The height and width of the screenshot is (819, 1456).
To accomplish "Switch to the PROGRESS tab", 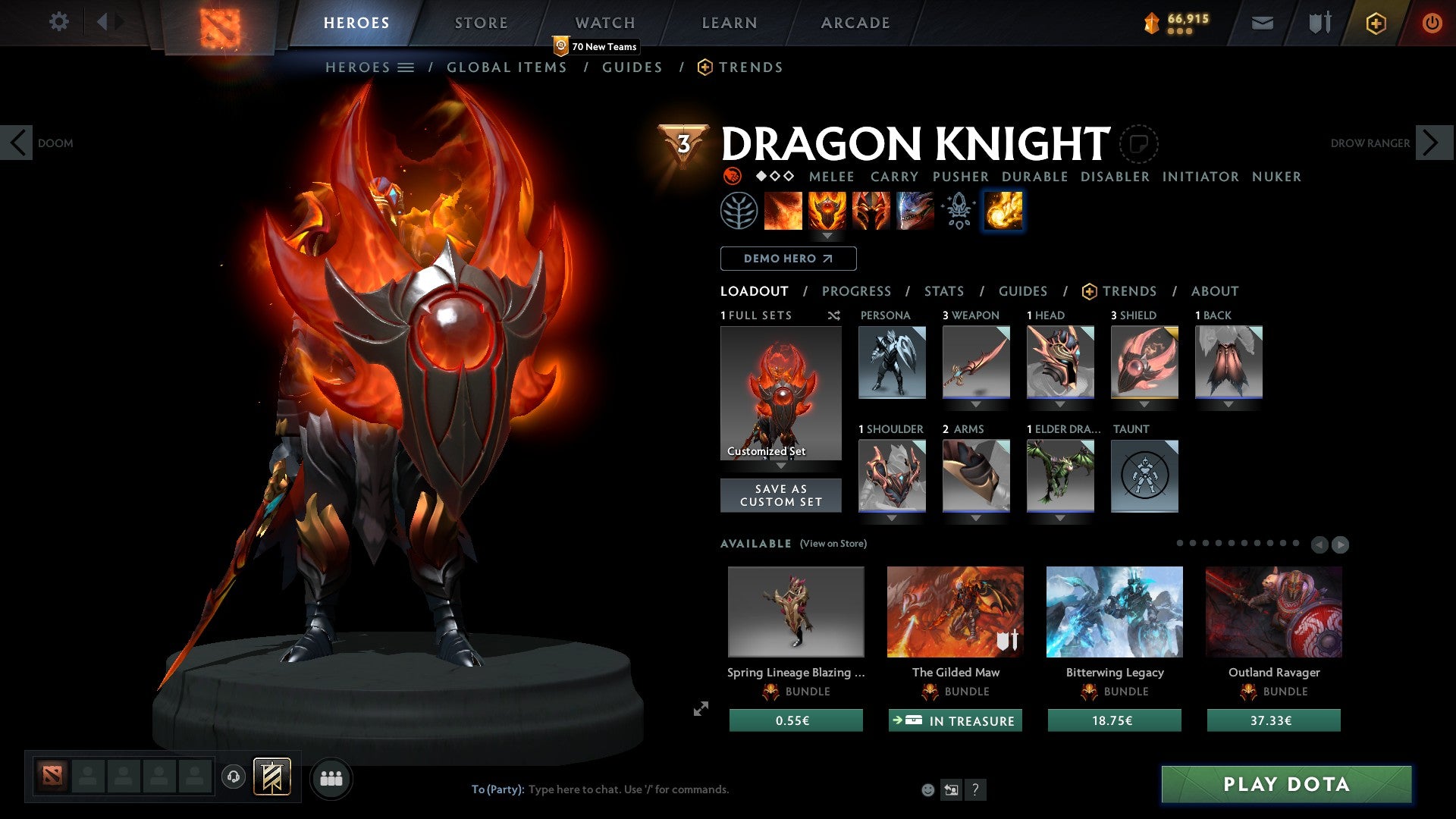I will click(x=857, y=290).
